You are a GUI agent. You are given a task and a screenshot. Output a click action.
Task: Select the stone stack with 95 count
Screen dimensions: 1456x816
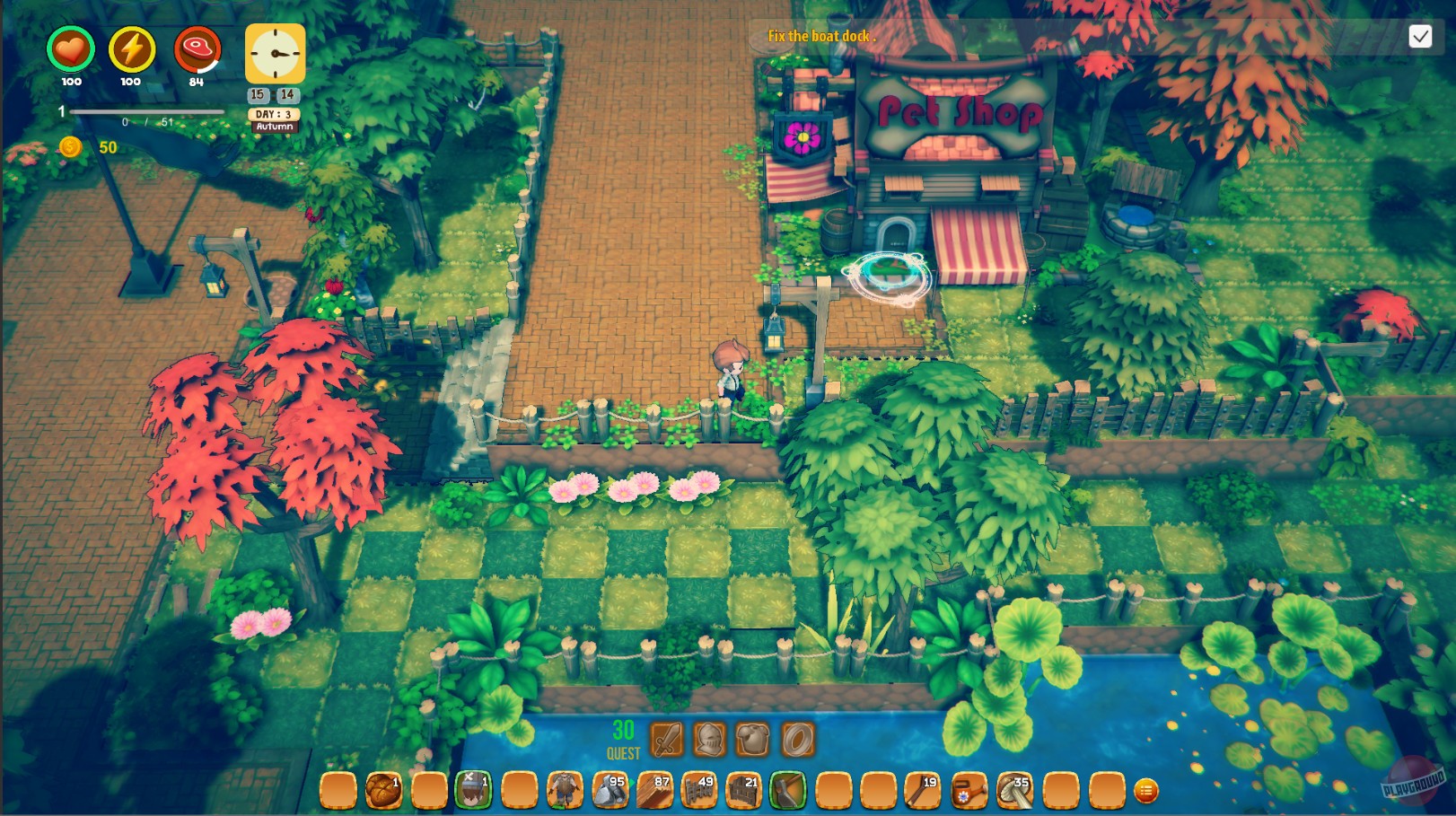pos(611,790)
